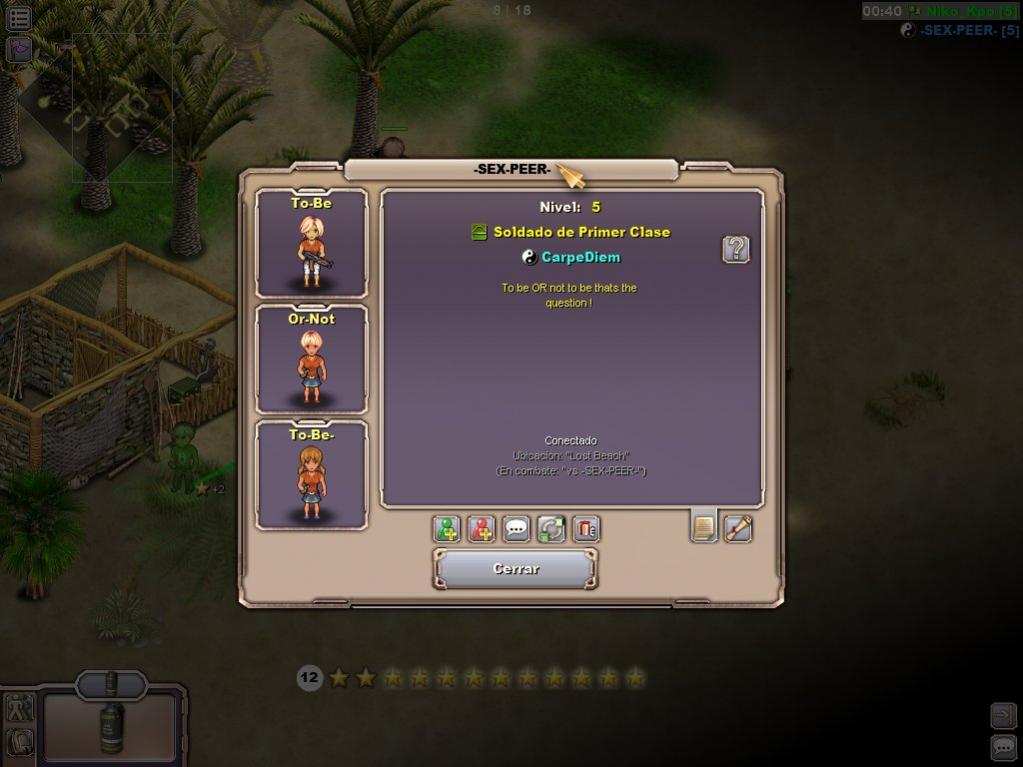Viewport: 1023px width, 767px height.
Task: Click the arrow button above chat icon
Action: coord(1003,714)
